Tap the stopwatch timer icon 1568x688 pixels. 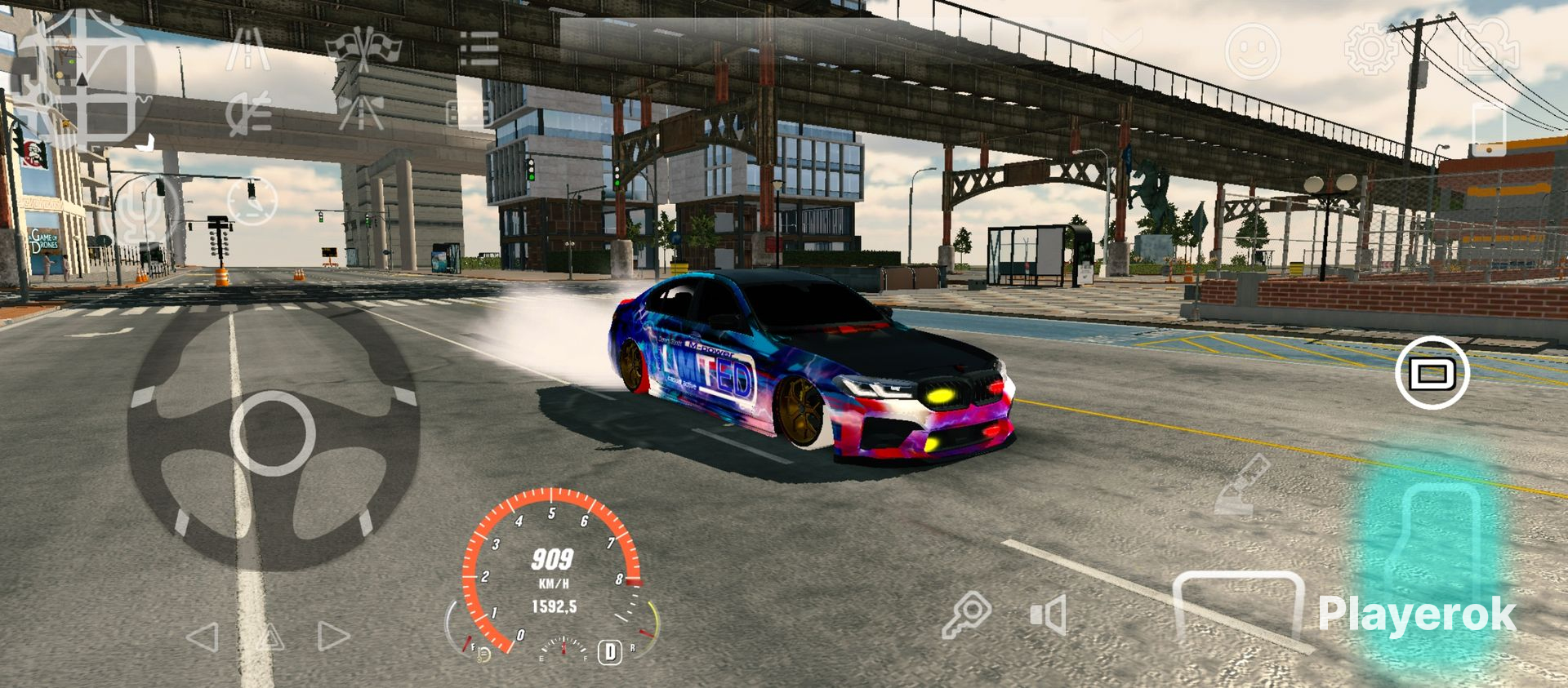coord(252,200)
